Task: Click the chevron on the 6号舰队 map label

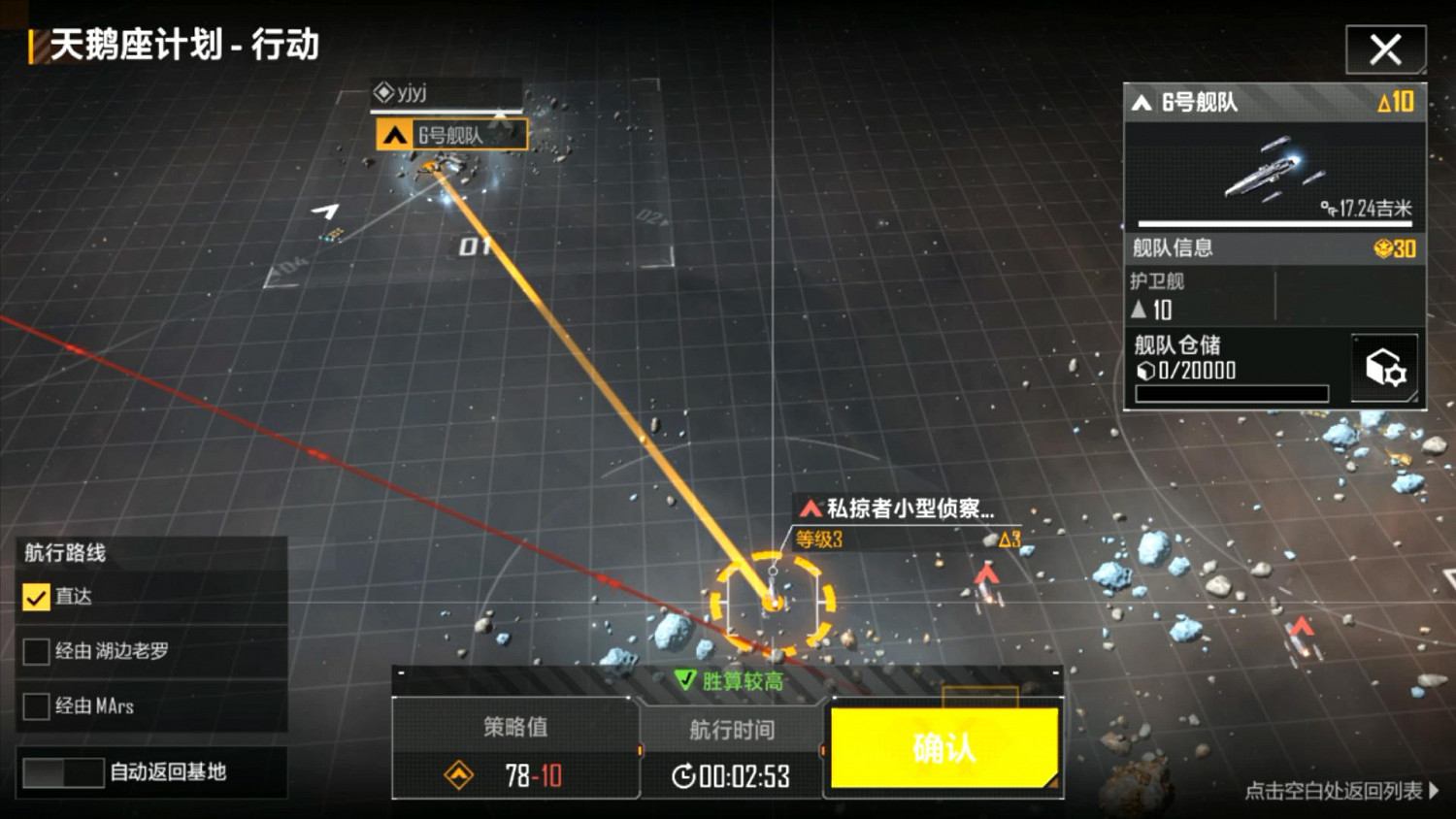Action: pos(394,135)
